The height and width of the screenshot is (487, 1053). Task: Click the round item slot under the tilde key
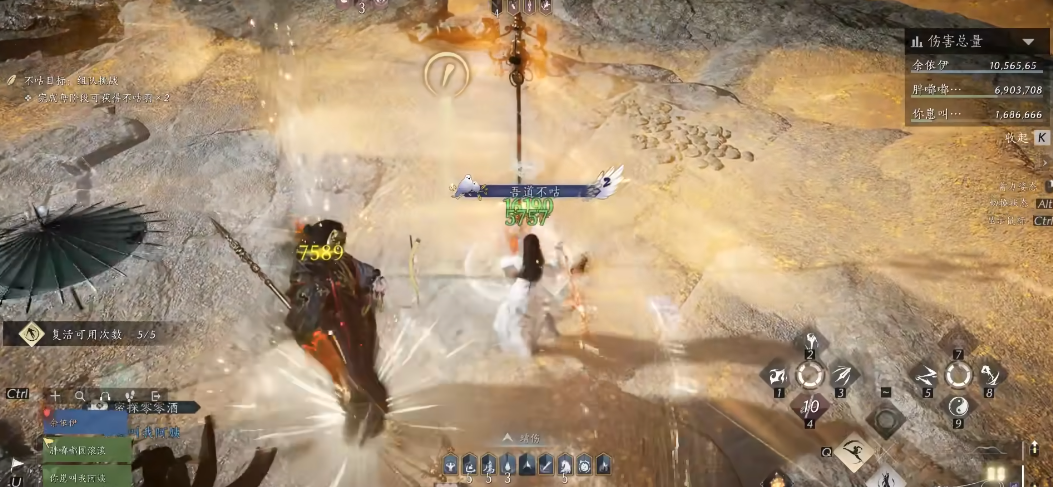click(x=885, y=420)
